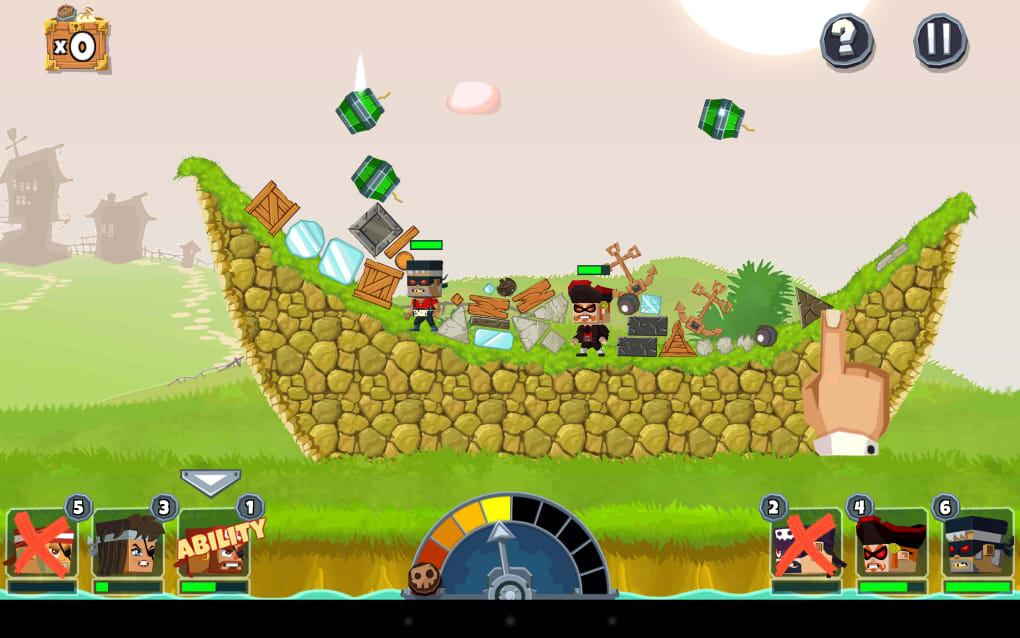Open the question mark help button

pyautogui.click(x=846, y=41)
